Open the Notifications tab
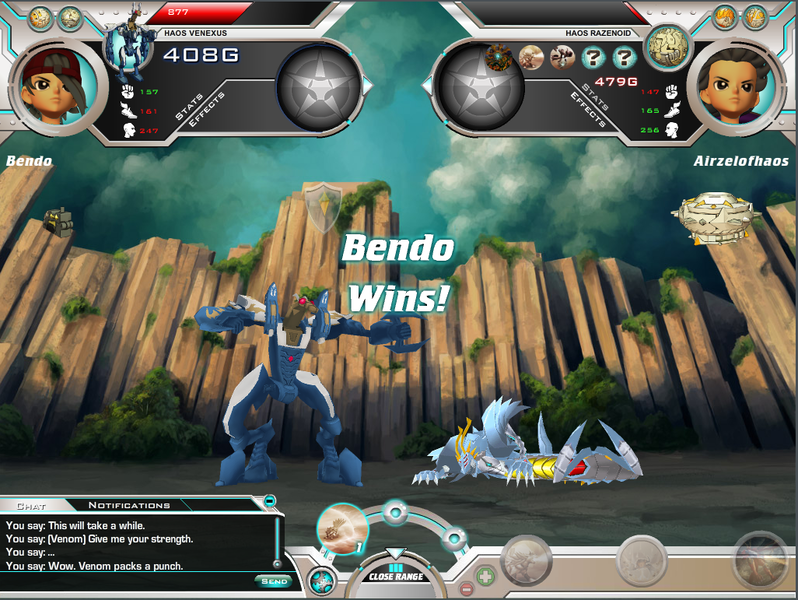798x600 pixels. coord(129,505)
